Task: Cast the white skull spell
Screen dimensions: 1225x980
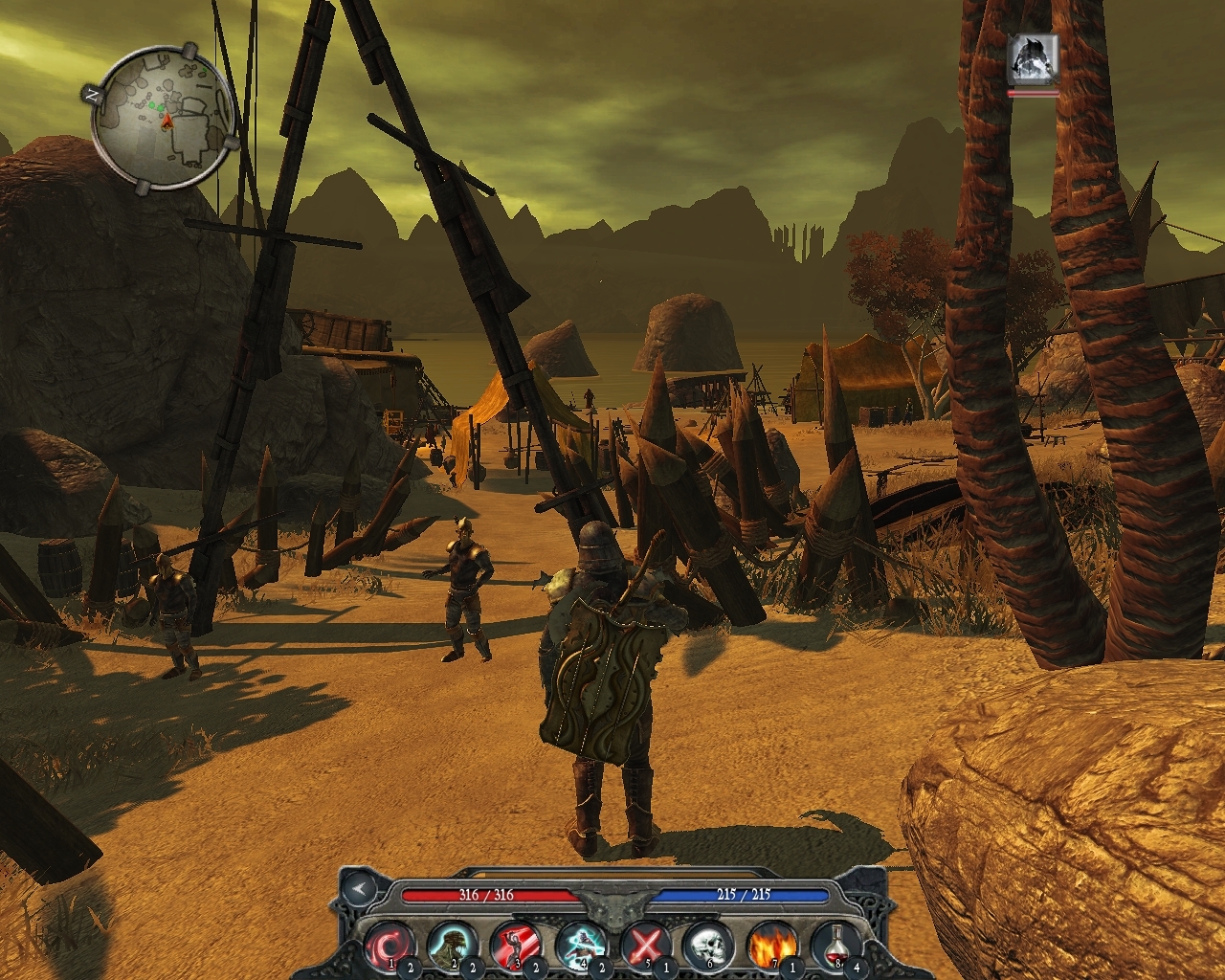Action: 707,946
